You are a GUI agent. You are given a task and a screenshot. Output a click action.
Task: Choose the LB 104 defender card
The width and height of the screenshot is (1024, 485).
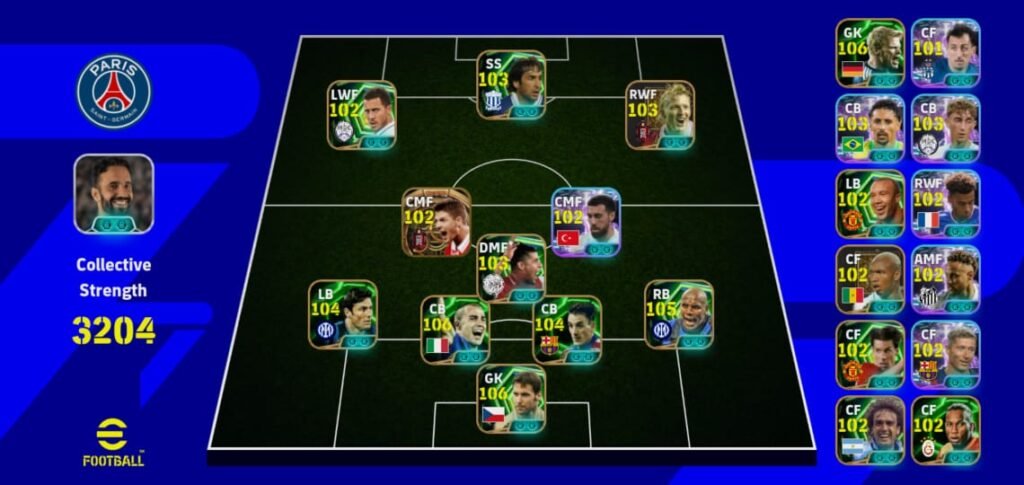click(343, 314)
